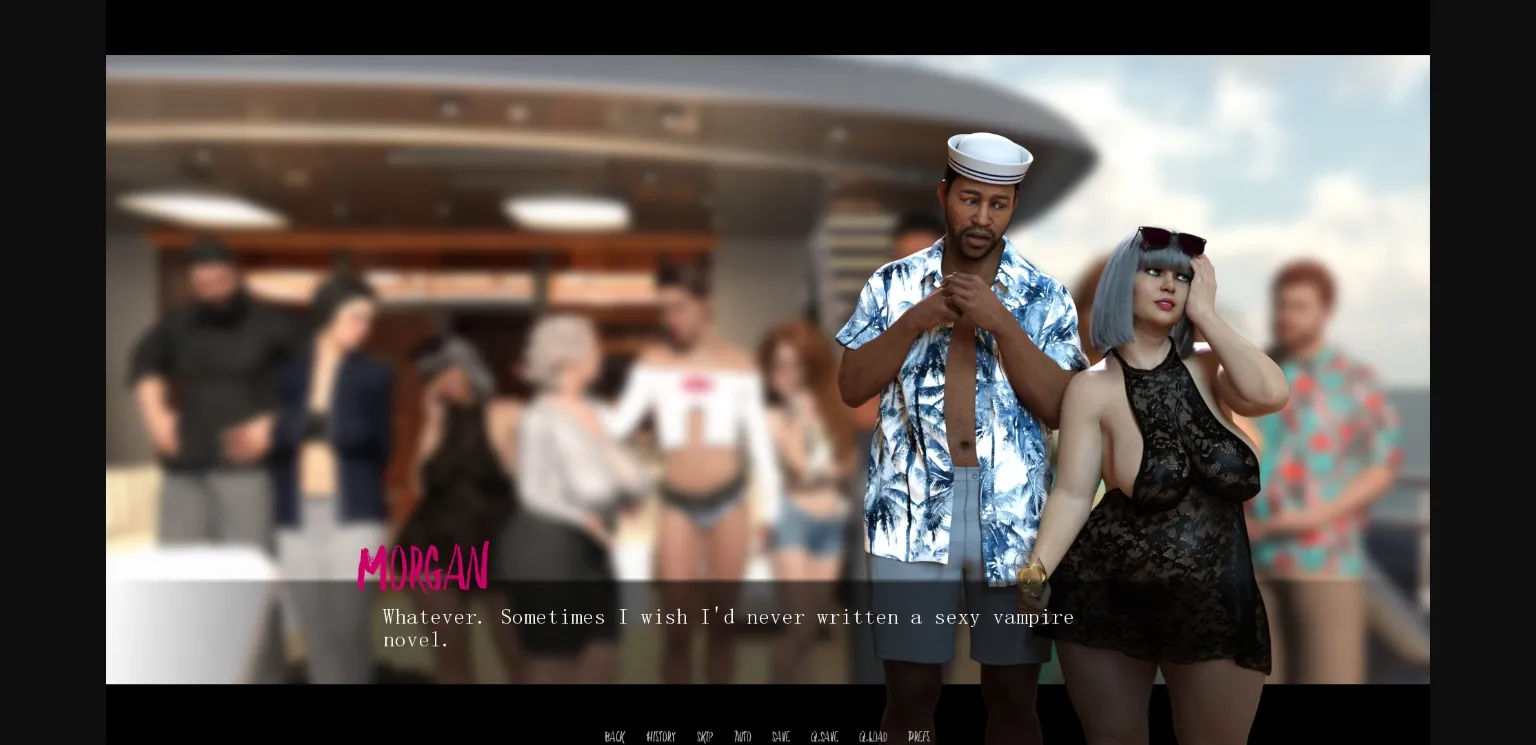This screenshot has width=1536, height=745.
Task: Click Q.Save on the quick menu bar
Action: (823, 737)
